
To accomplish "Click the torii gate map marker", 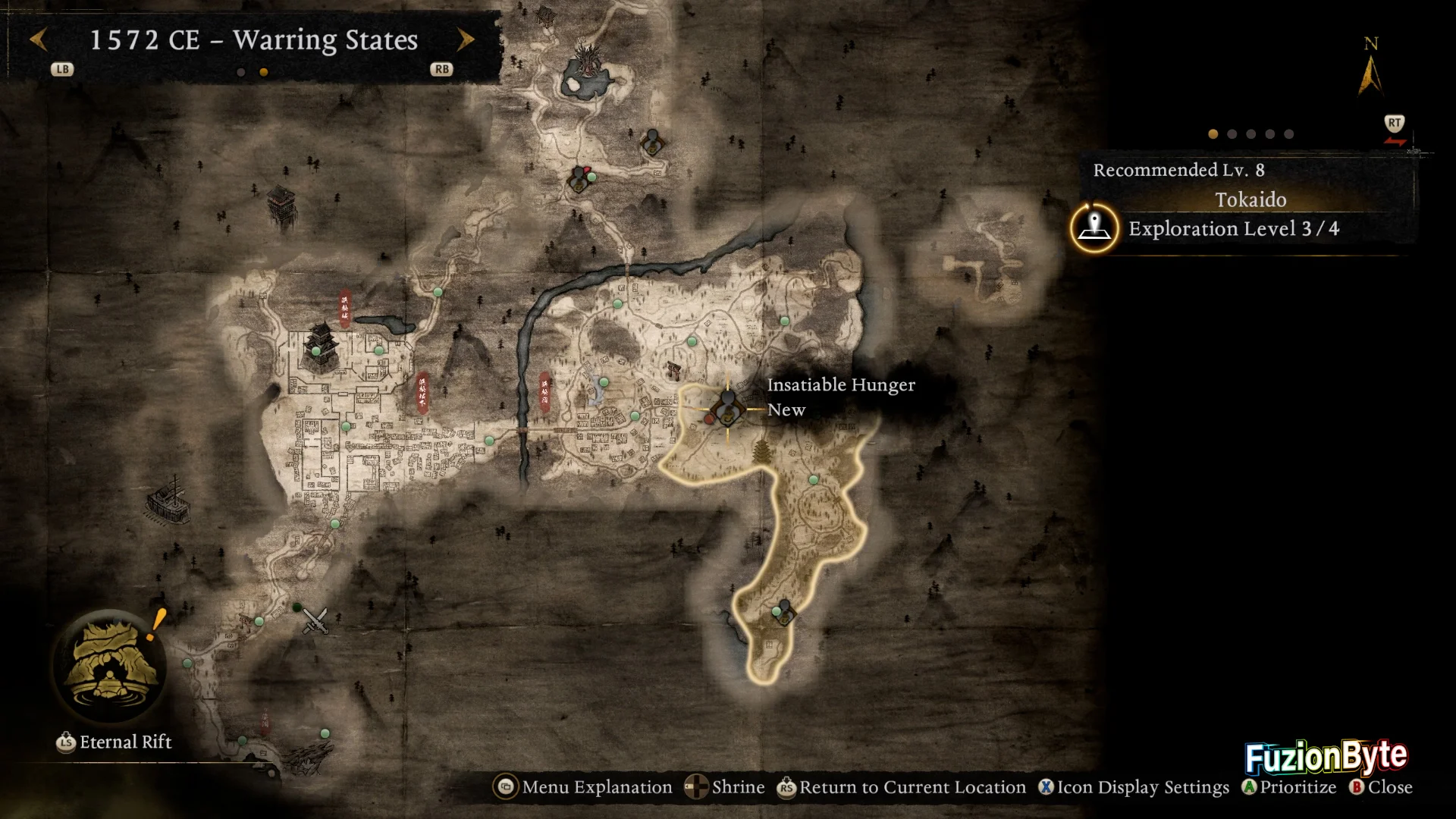I will point(673,370).
